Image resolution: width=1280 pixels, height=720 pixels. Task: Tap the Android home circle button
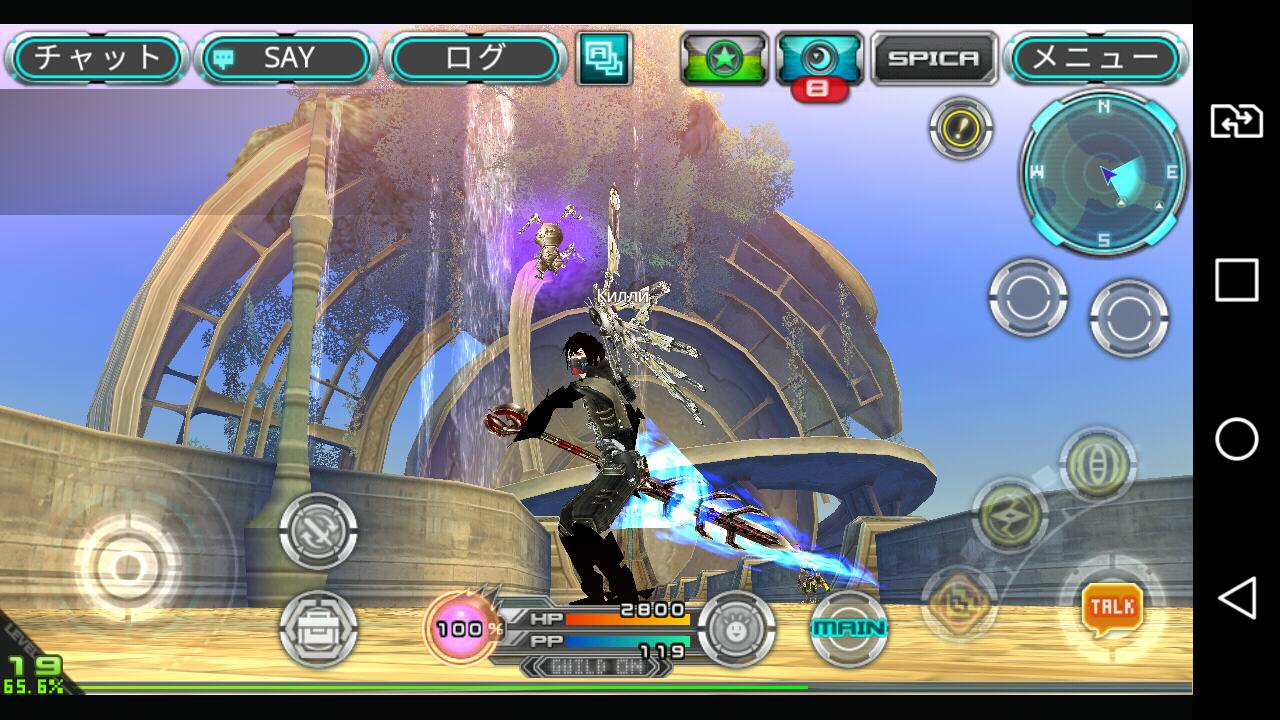click(1236, 439)
